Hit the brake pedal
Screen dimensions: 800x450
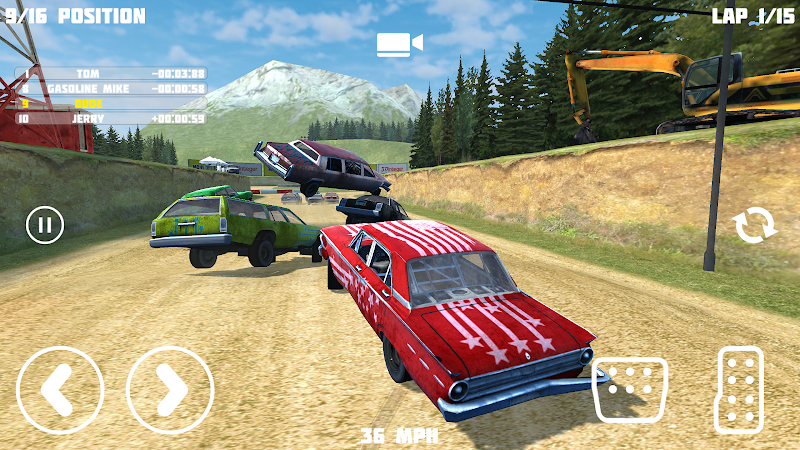630,389
